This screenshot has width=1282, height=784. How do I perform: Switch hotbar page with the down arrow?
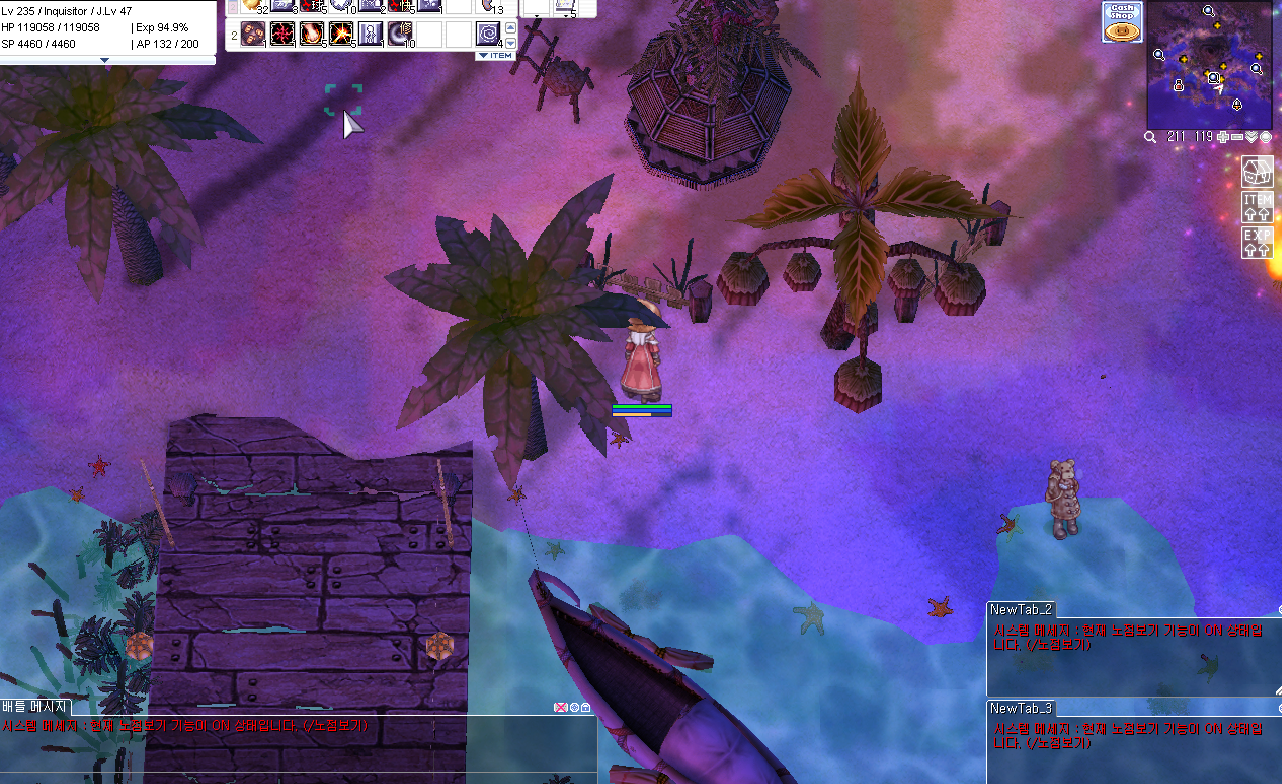point(511,43)
